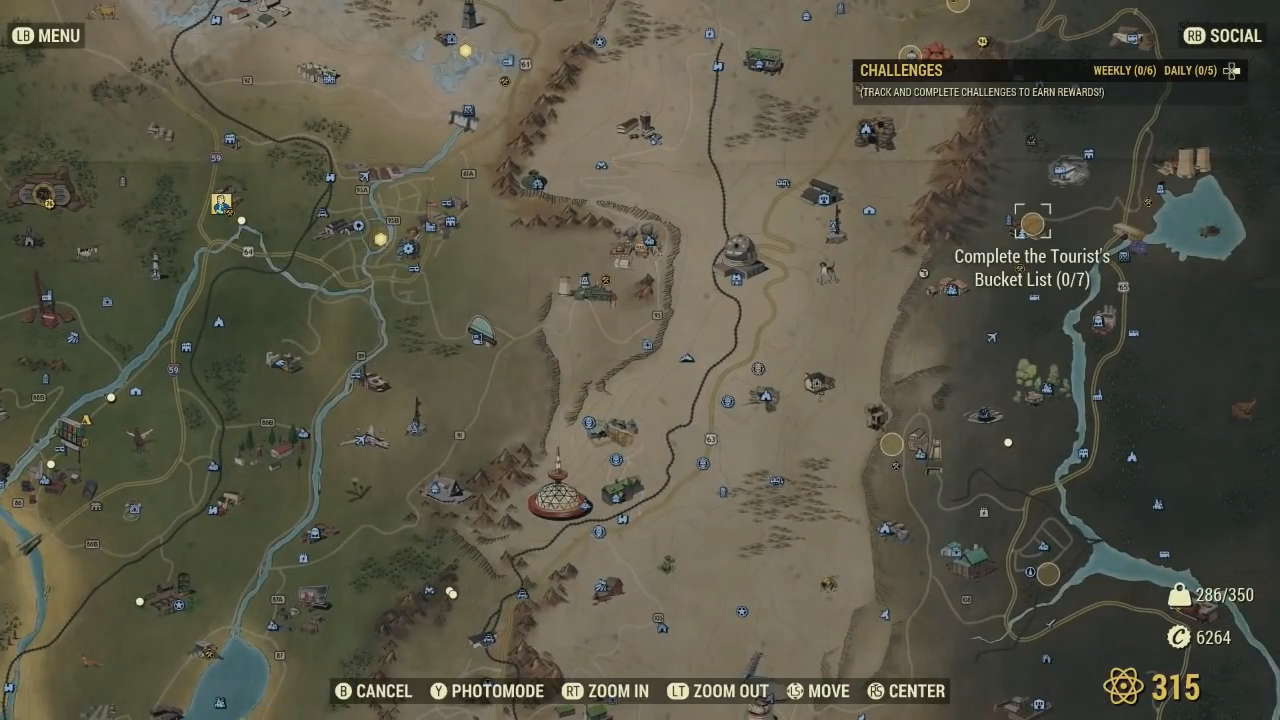Viewport: 1280px width, 720px height.
Task: Center the map on player
Action: 905,691
